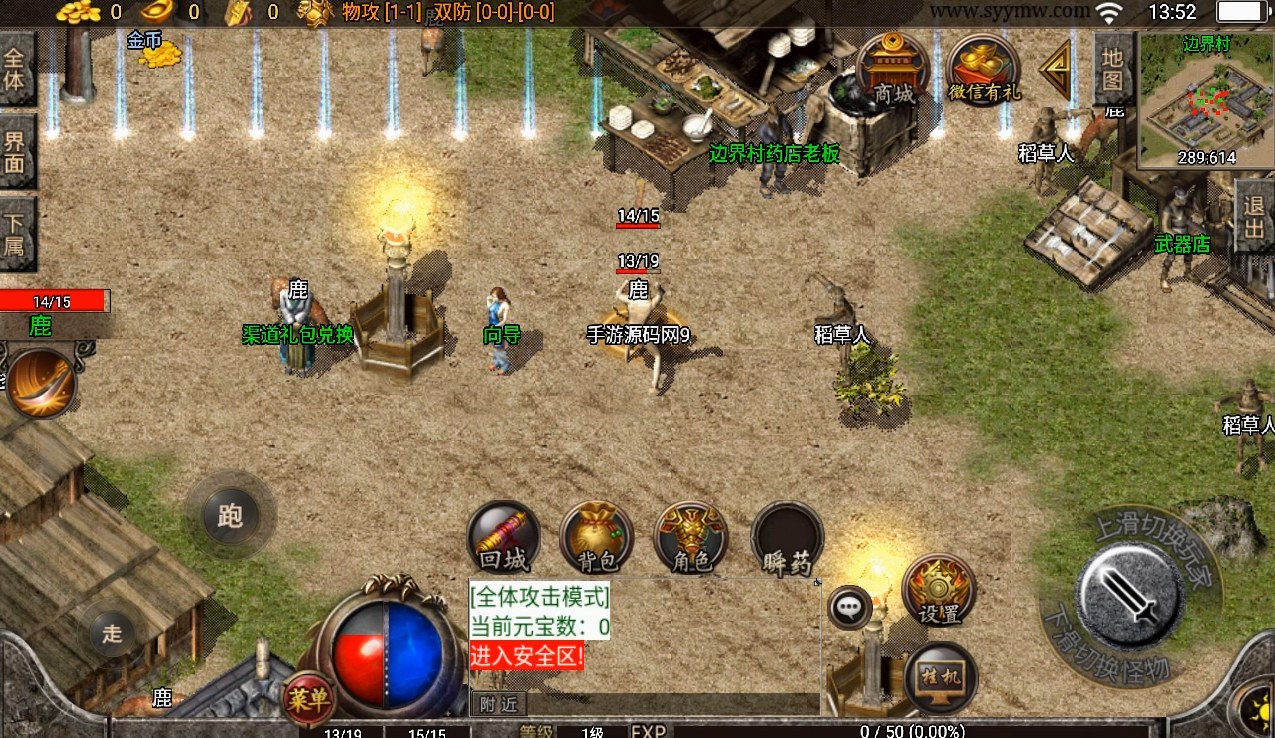Screen dimensions: 1275x738
Task: Open the 地图 map button
Action: coord(1113,68)
